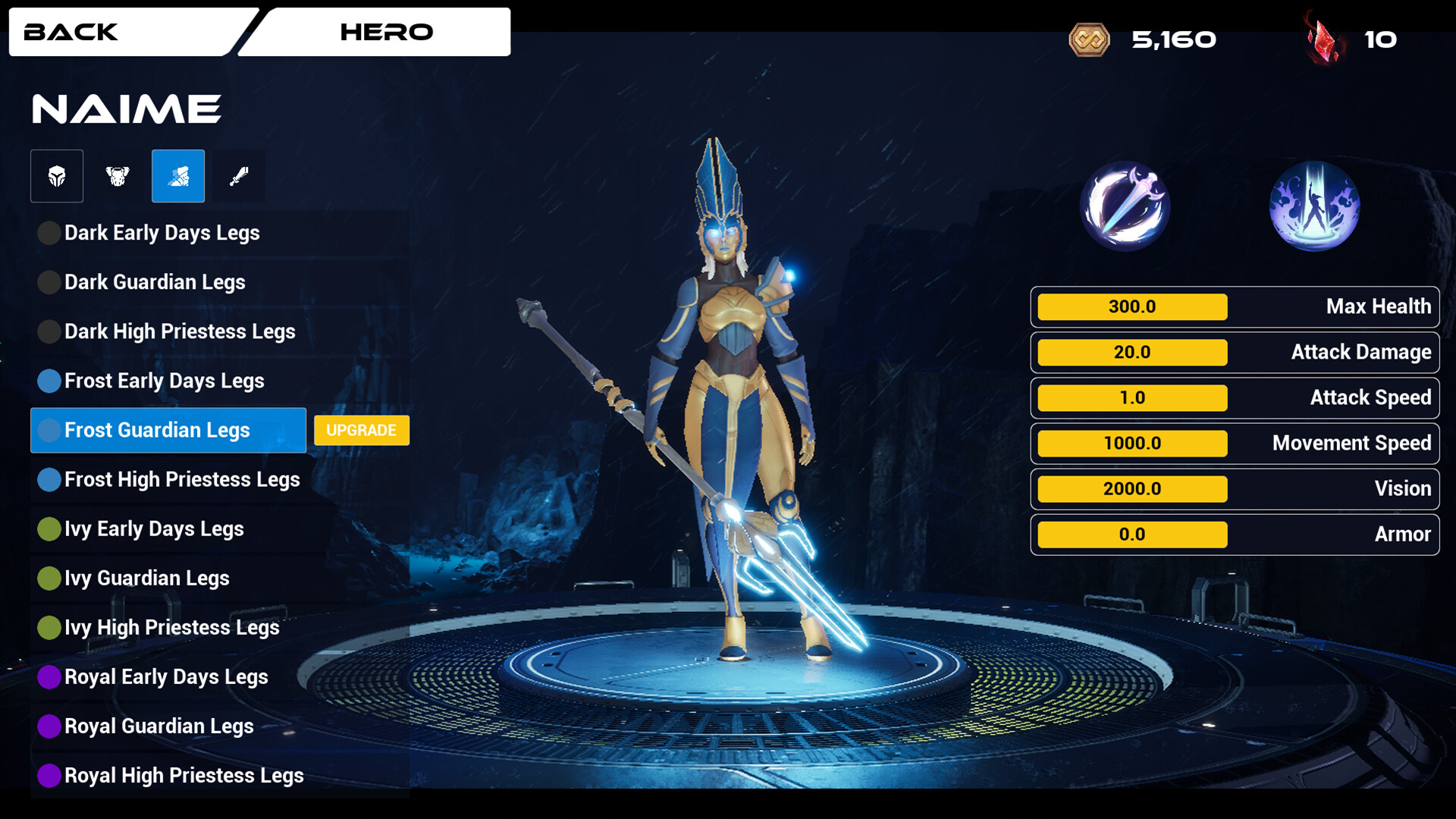View the spear attack ability icon
The width and height of the screenshot is (1456, 819).
1125,205
